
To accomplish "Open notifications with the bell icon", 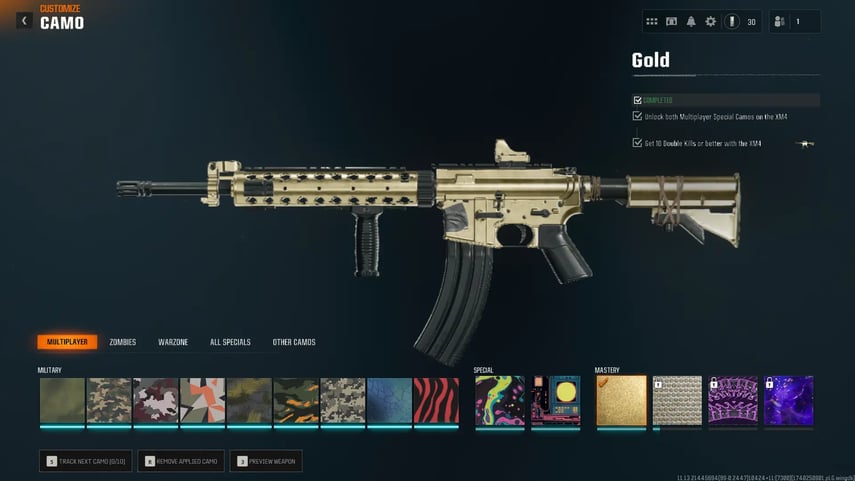I will point(691,21).
